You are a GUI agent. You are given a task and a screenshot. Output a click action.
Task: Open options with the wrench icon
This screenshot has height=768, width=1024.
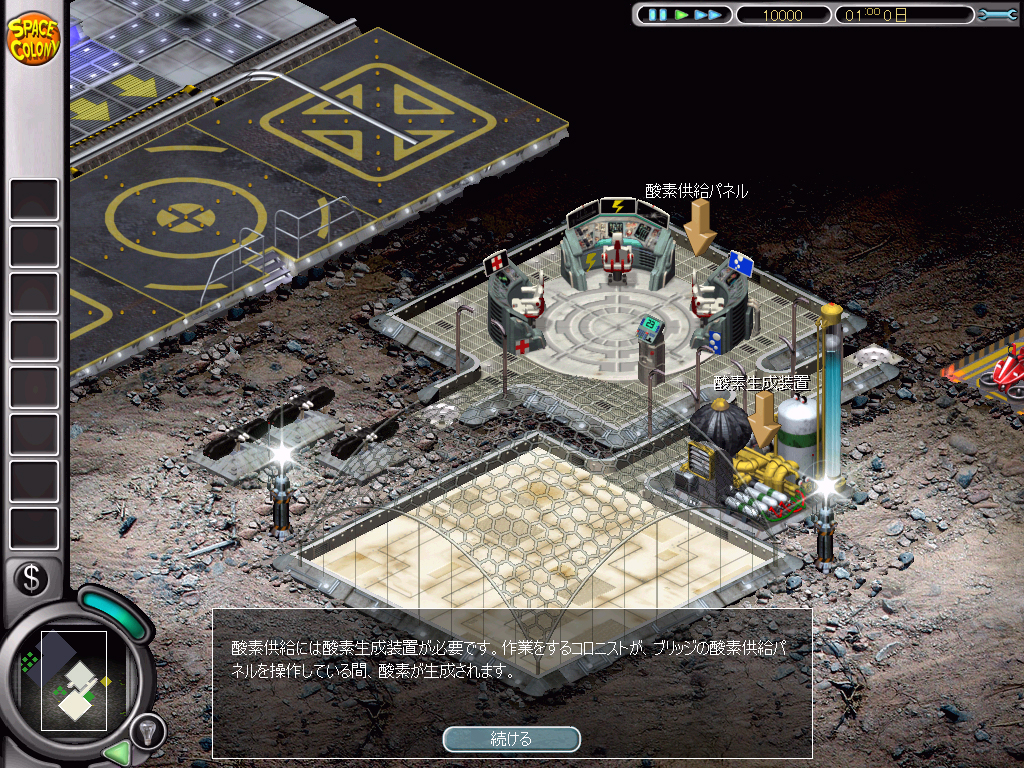click(997, 15)
